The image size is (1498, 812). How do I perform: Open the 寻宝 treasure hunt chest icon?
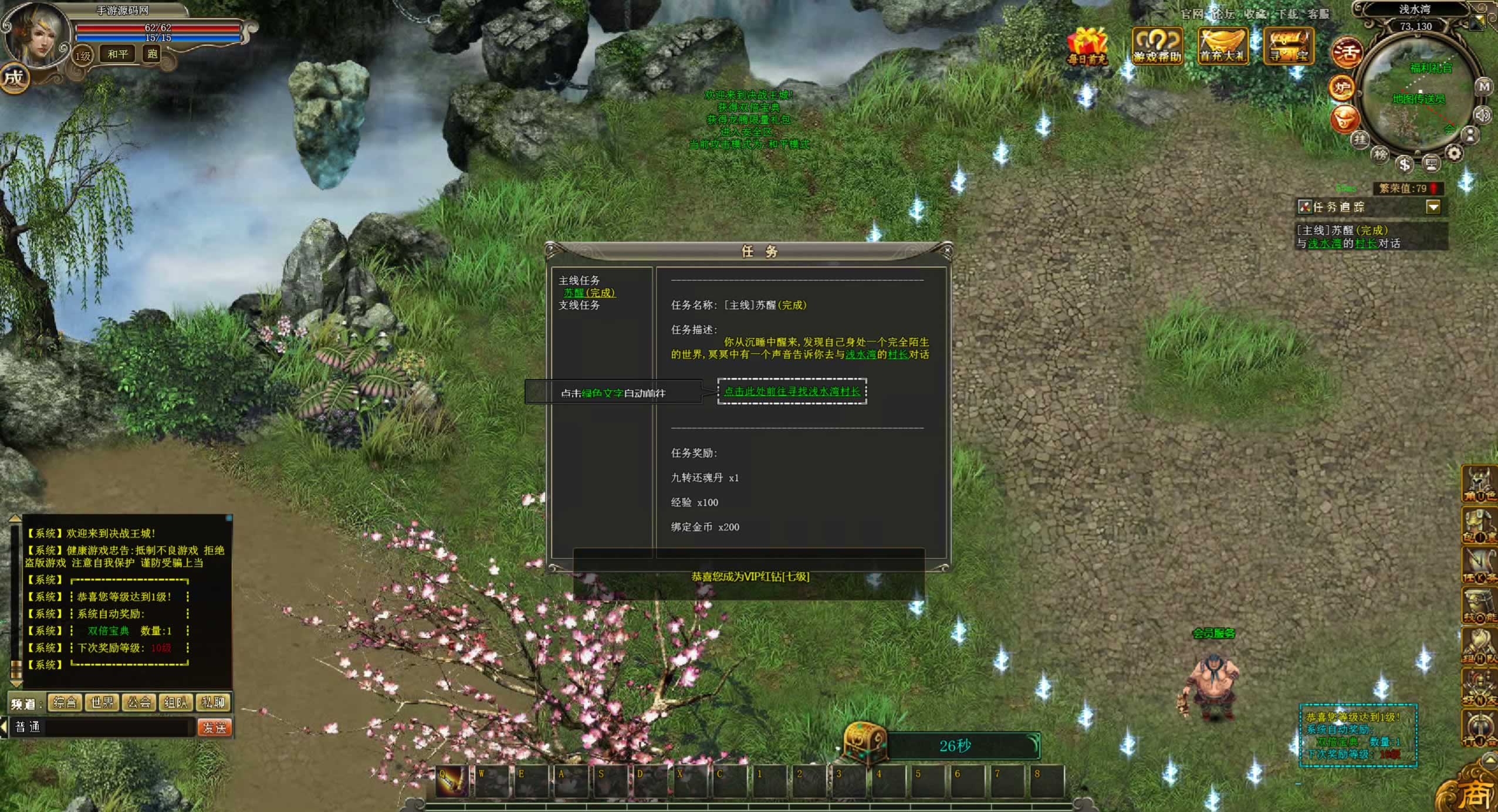pyautogui.click(x=1289, y=46)
